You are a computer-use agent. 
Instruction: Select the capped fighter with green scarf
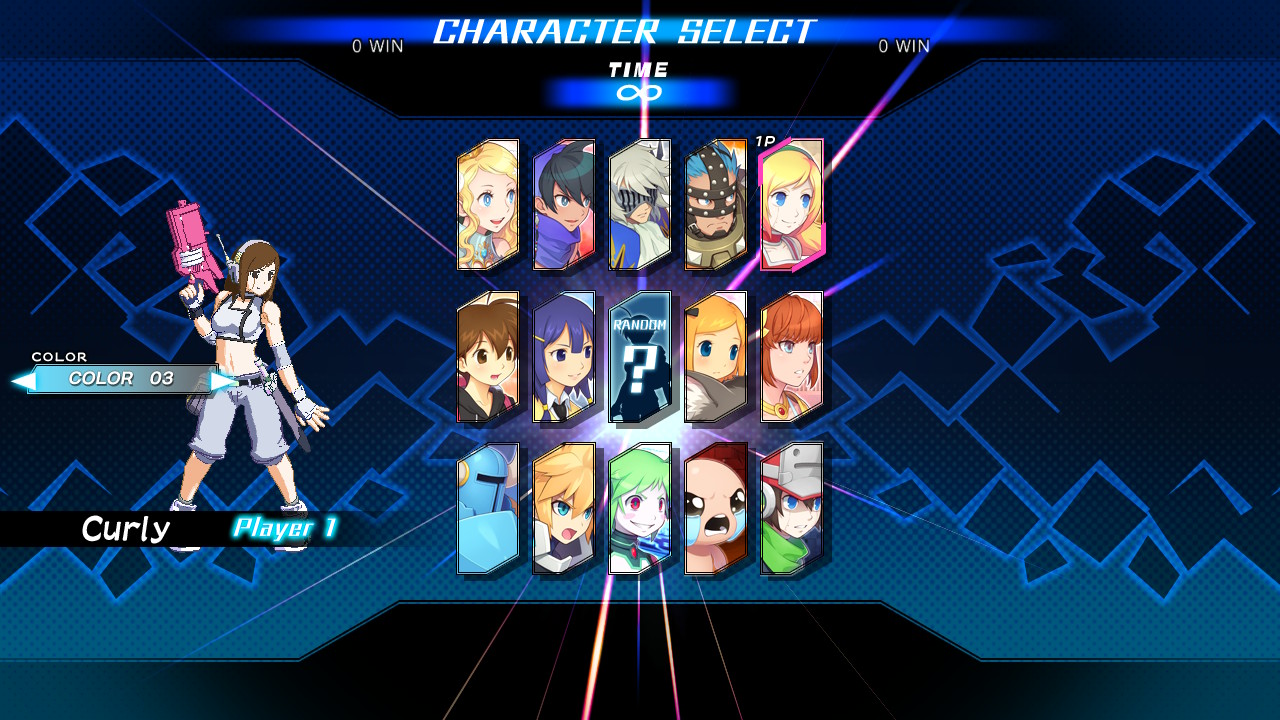click(x=792, y=509)
